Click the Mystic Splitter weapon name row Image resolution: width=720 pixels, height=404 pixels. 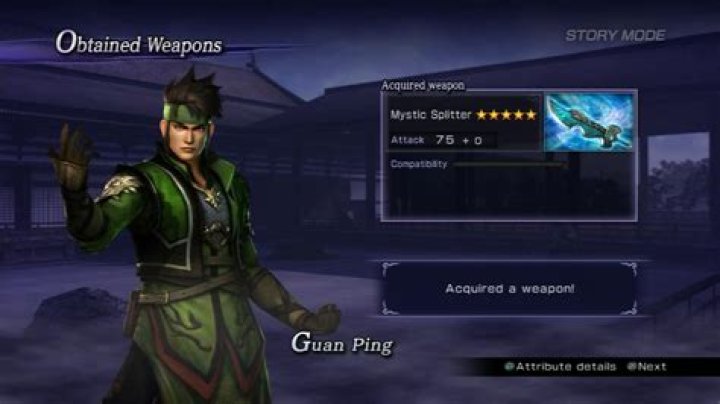click(463, 114)
